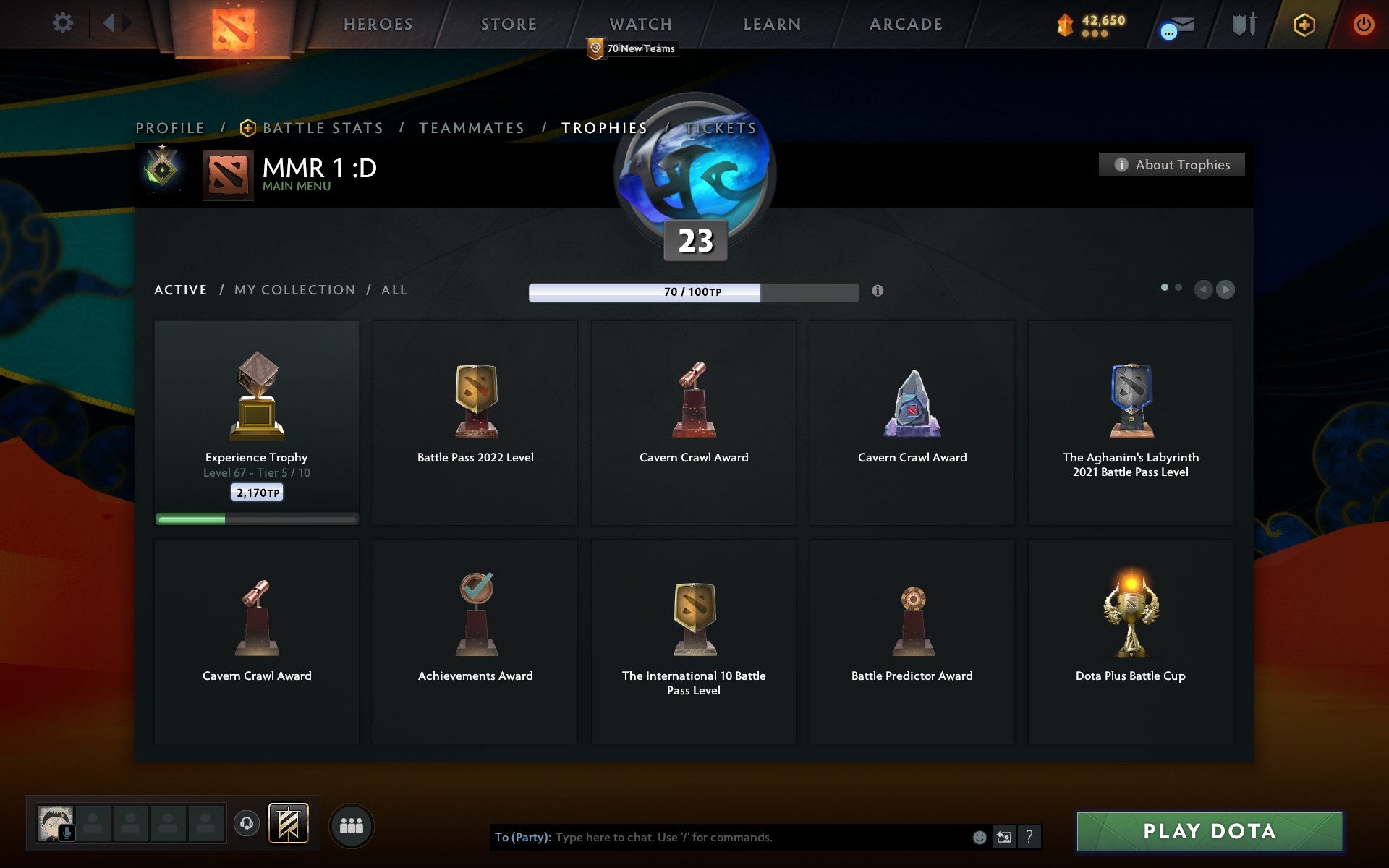Open About Trophies

pos(1171,165)
